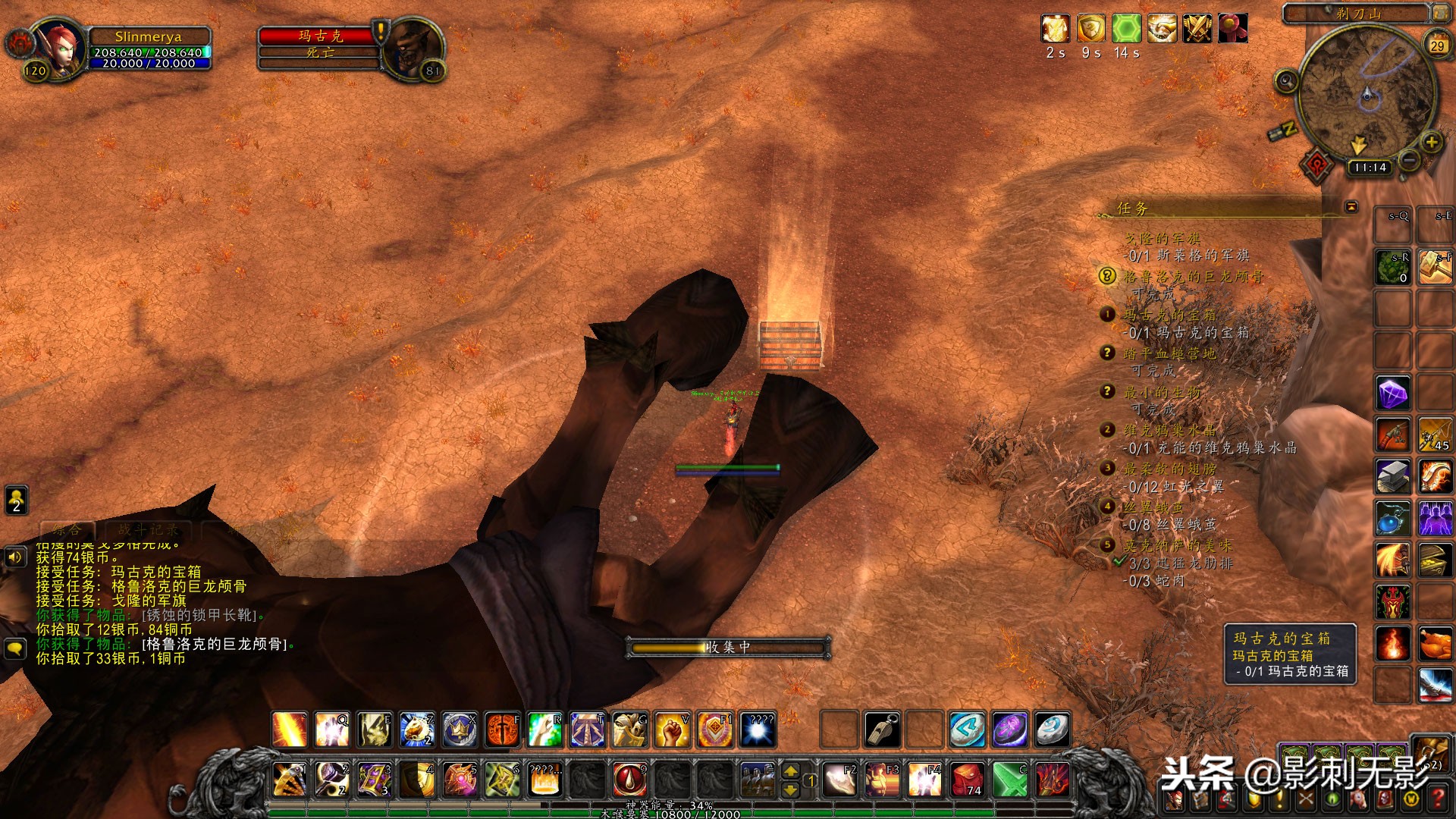Use the whistle item on action bar
Image resolution: width=1456 pixels, height=819 pixels.
point(883,730)
